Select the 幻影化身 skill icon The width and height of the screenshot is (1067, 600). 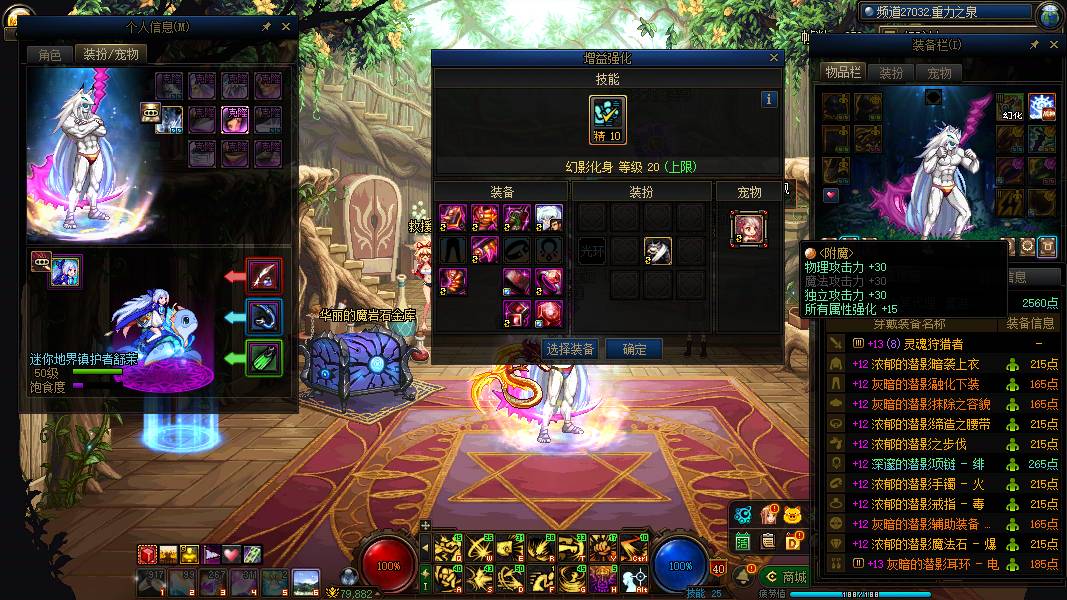click(608, 119)
